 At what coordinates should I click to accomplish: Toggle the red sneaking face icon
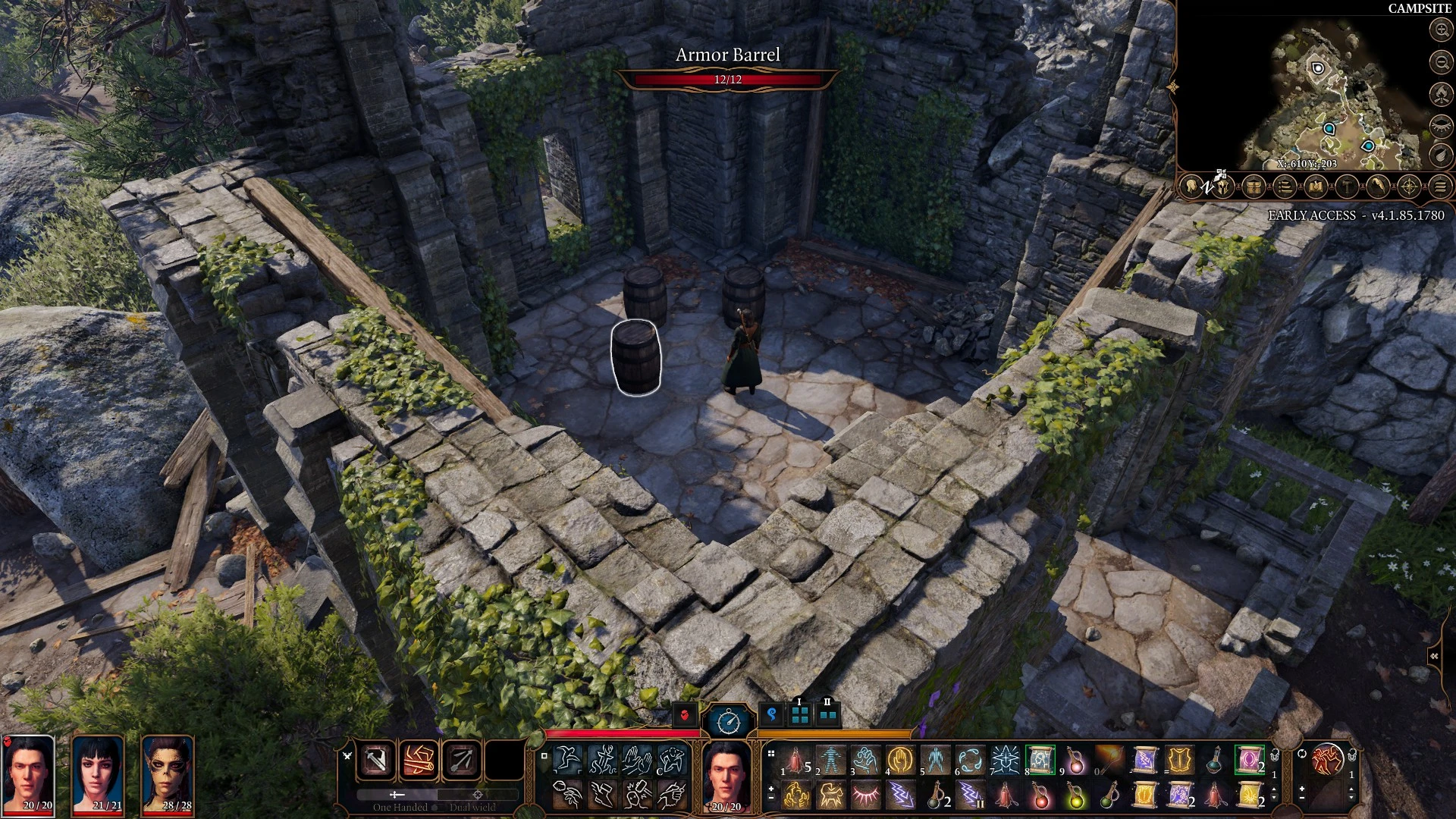pyautogui.click(x=686, y=714)
